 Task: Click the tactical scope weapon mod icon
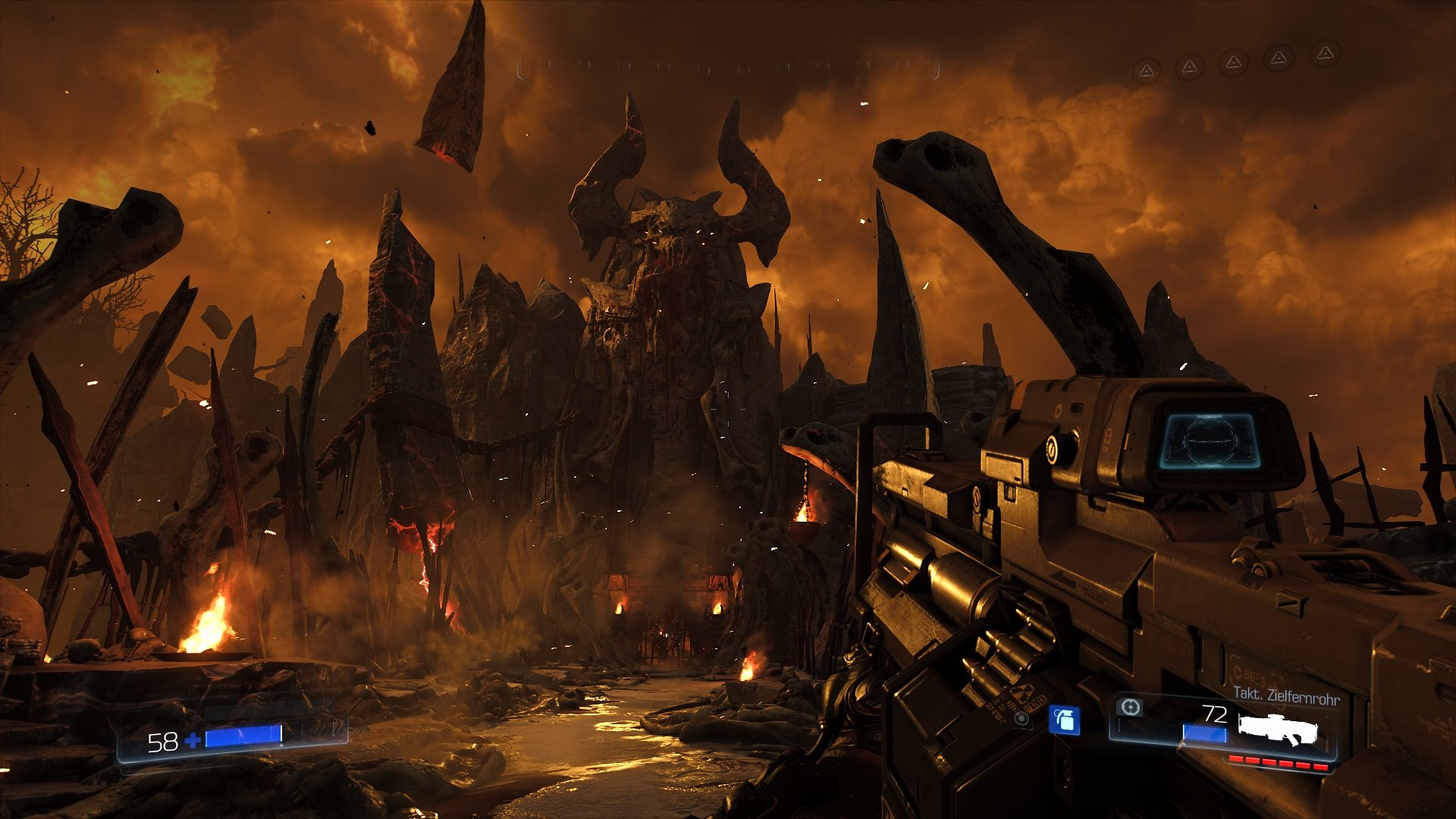pos(1130,708)
